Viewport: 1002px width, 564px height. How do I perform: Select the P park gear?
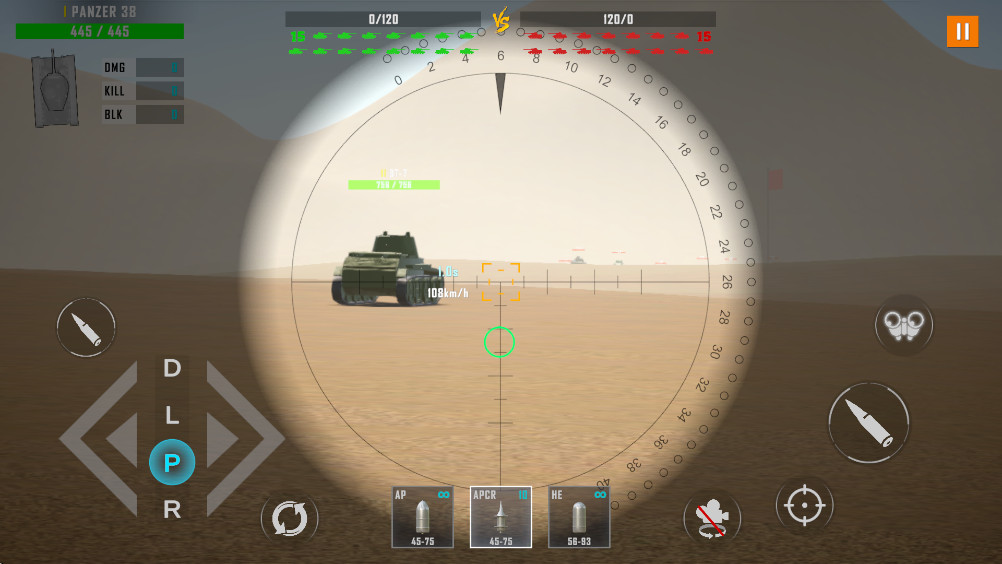[x=172, y=462]
